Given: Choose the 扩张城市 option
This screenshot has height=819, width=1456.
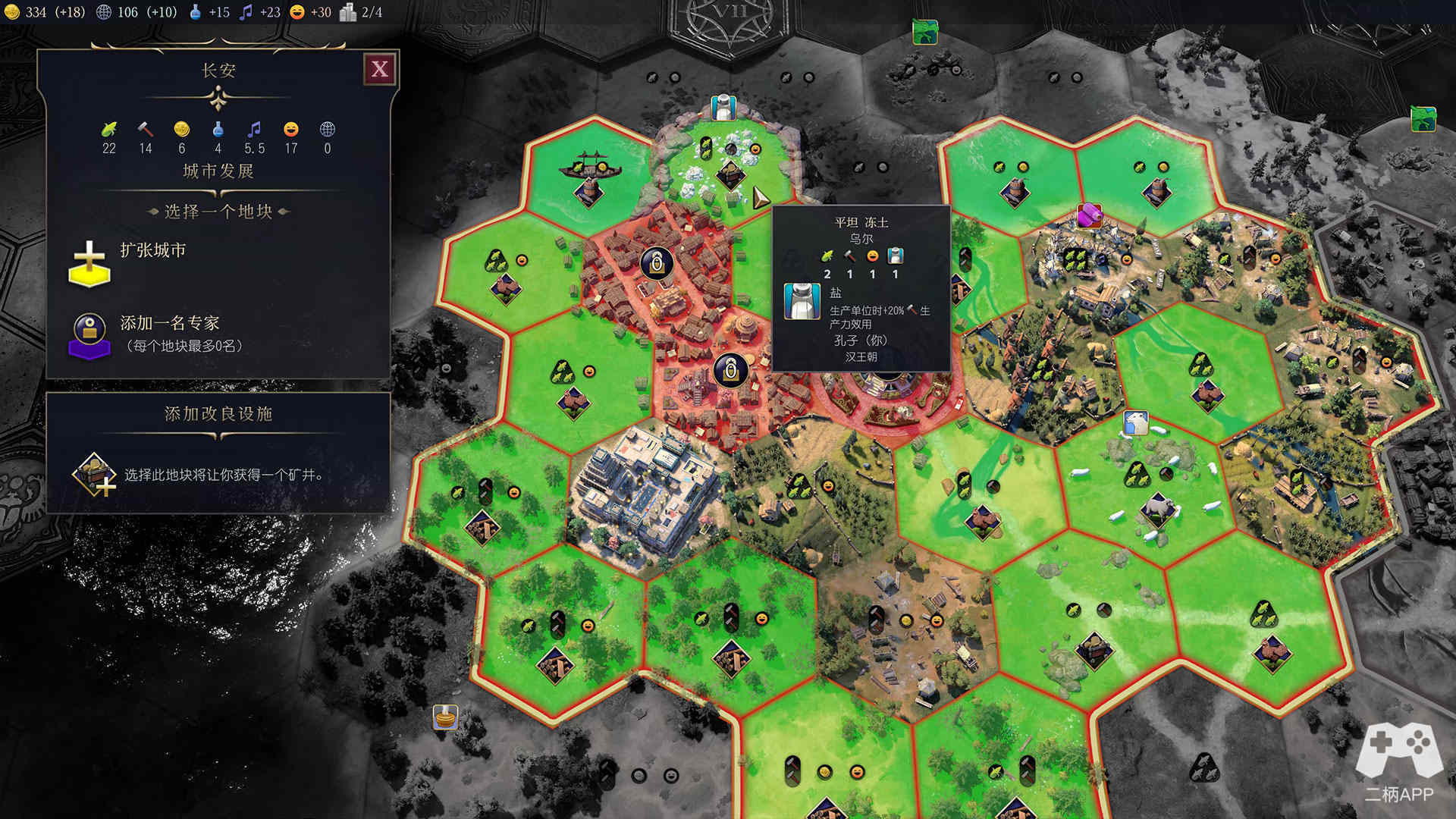Looking at the screenshot, I should pyautogui.click(x=152, y=251).
